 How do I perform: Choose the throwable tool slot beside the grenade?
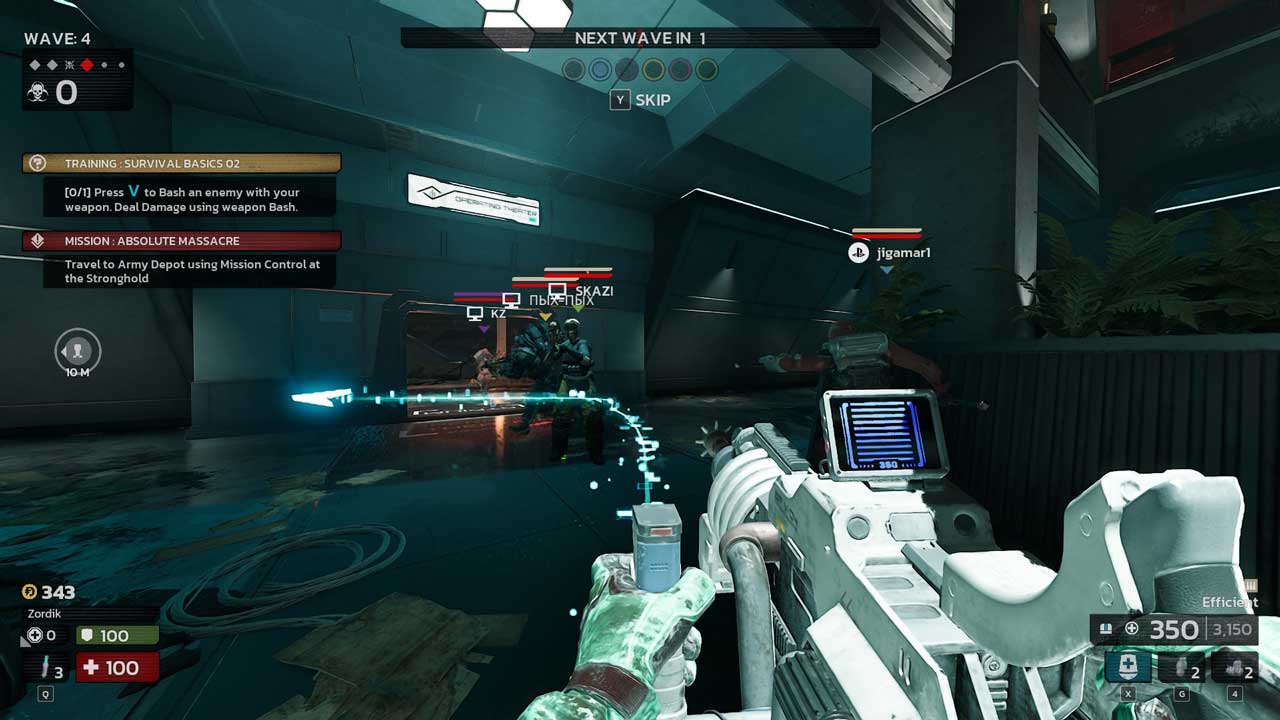[1234, 667]
